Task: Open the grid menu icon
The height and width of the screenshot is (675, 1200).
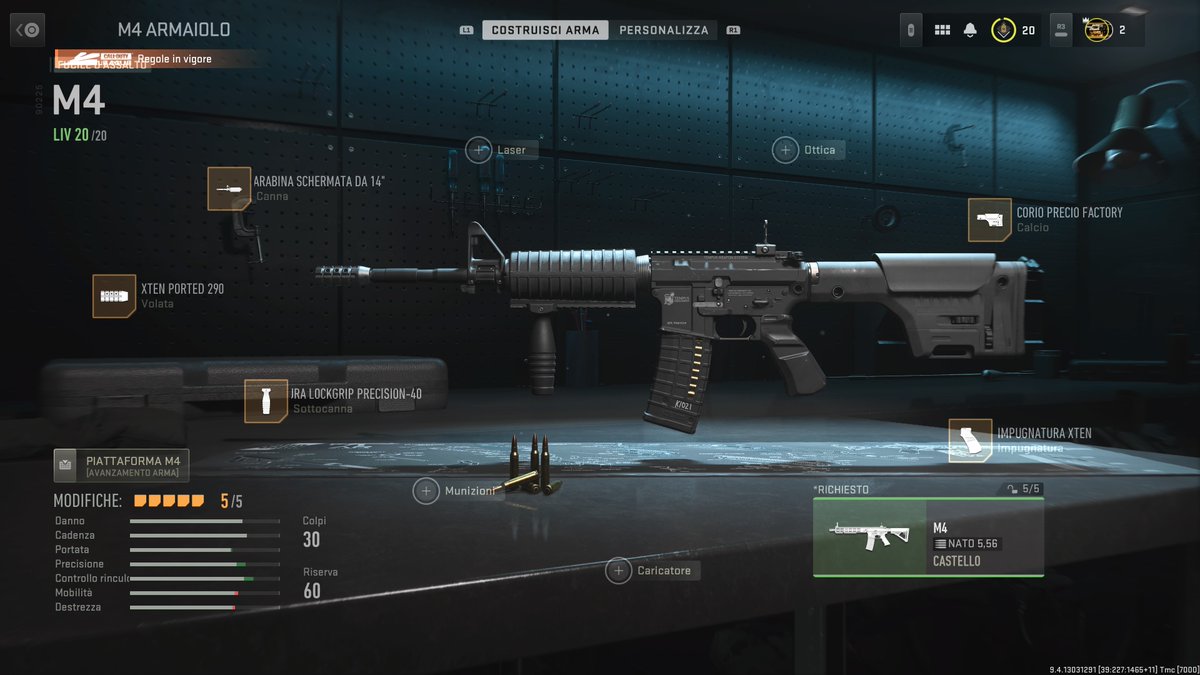Action: click(x=942, y=30)
